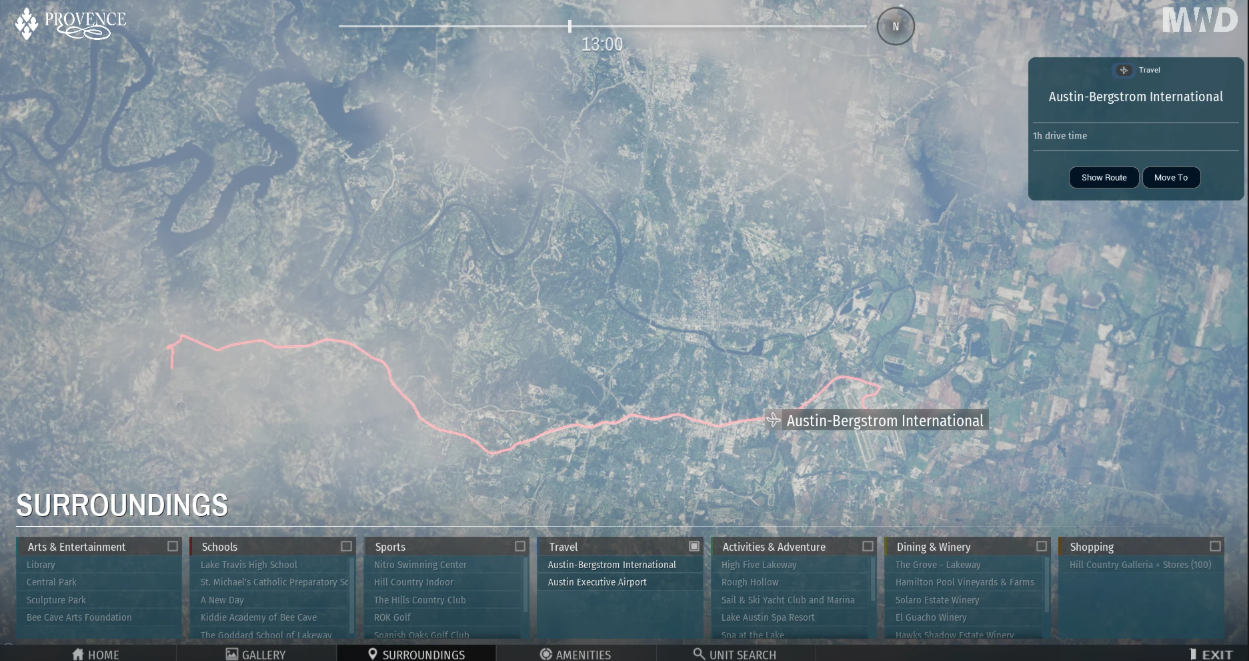Enable the Dining & Winery checkbox
Viewport: 1249px width, 661px height.
[1041, 546]
